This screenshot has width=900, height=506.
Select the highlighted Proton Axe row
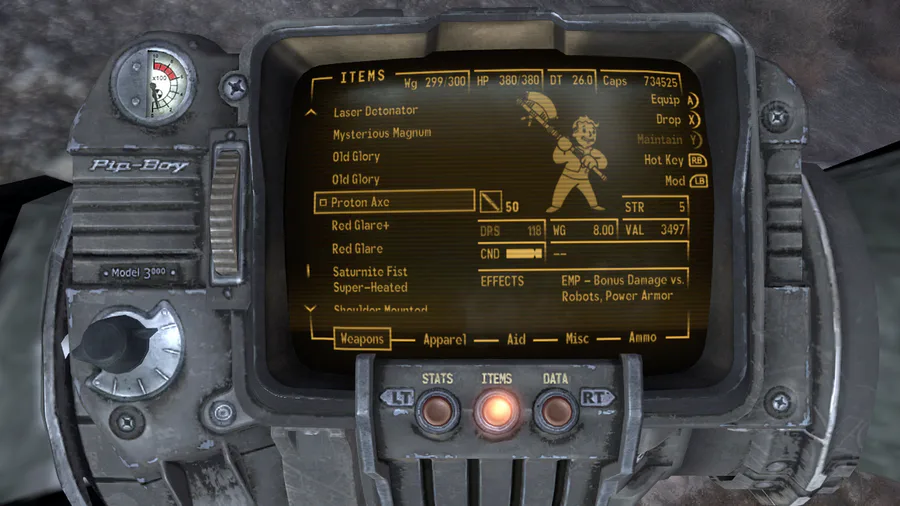coord(394,202)
